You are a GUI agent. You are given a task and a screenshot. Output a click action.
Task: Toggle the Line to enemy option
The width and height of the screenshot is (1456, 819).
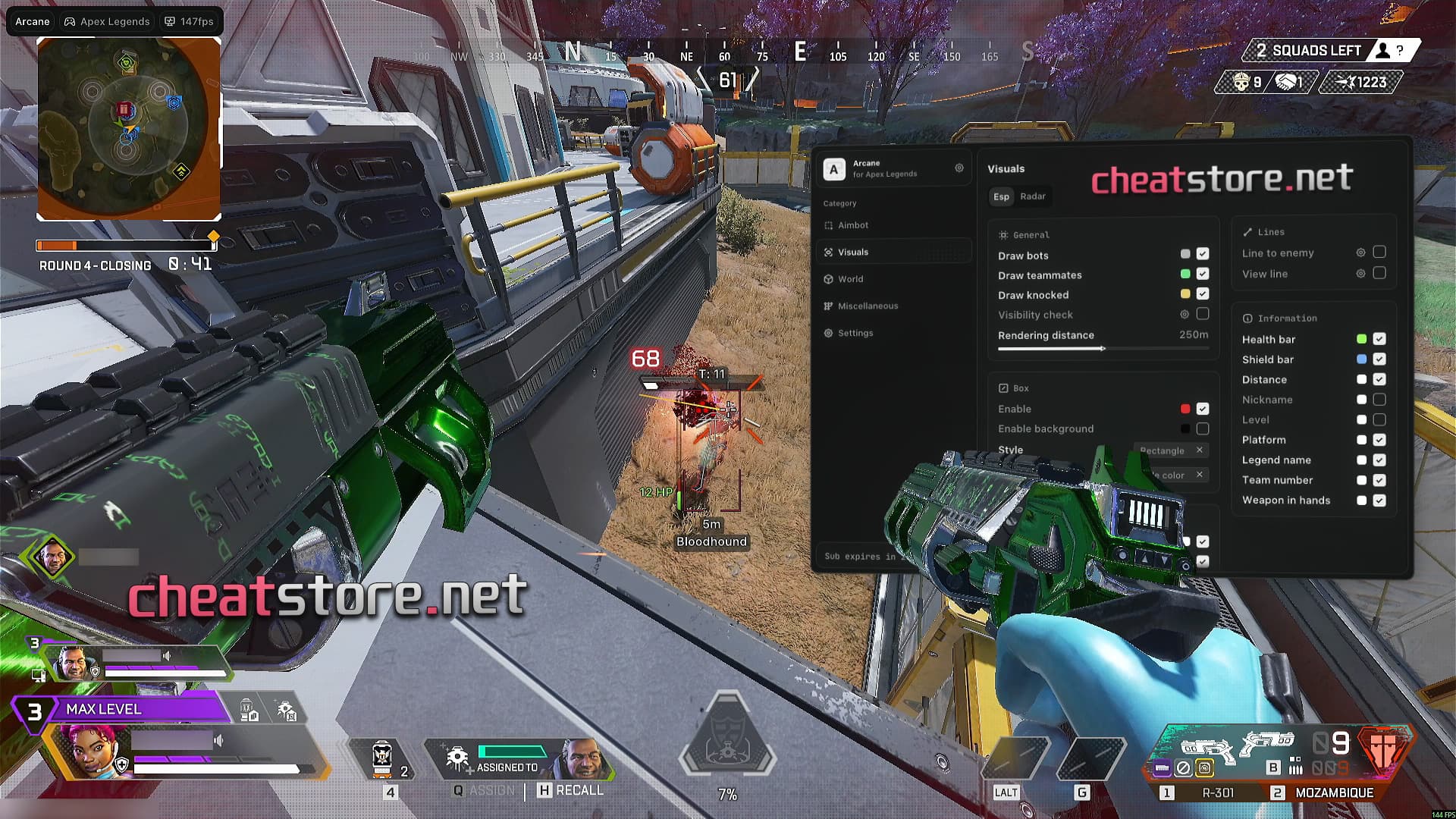[1380, 252]
